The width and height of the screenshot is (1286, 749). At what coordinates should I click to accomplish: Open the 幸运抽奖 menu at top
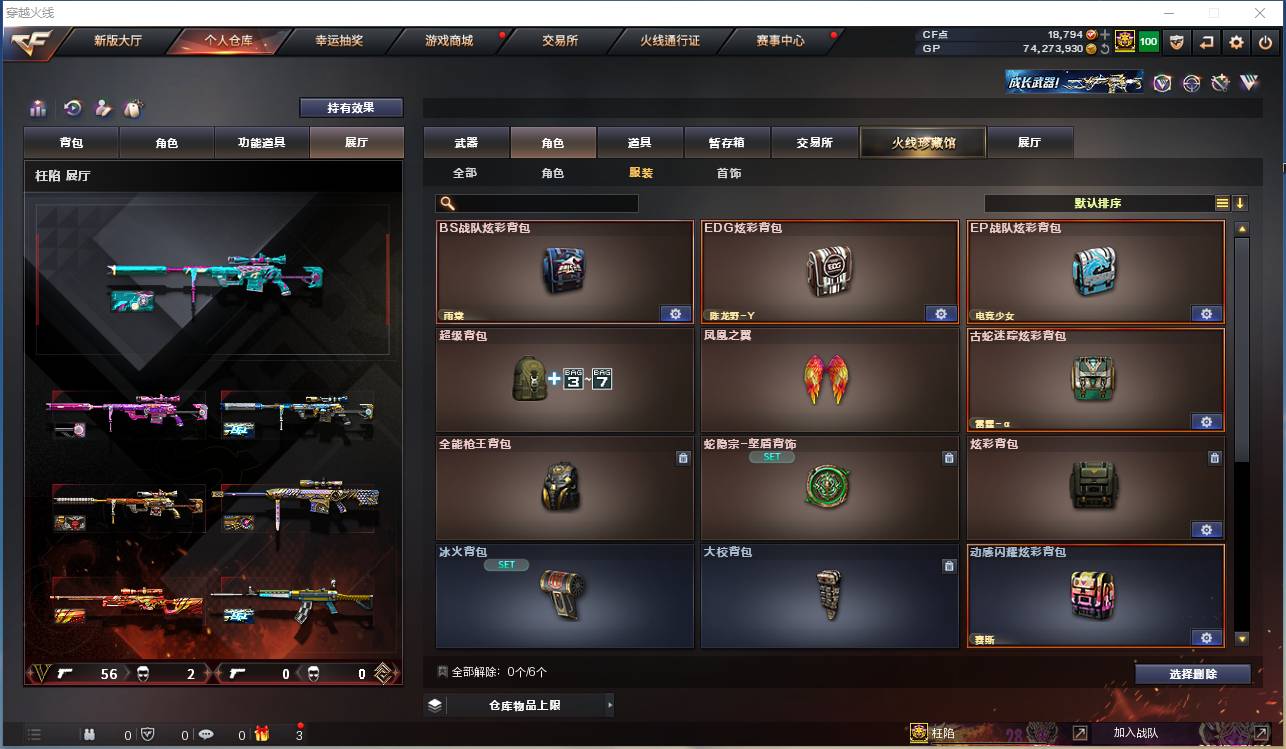pos(339,42)
